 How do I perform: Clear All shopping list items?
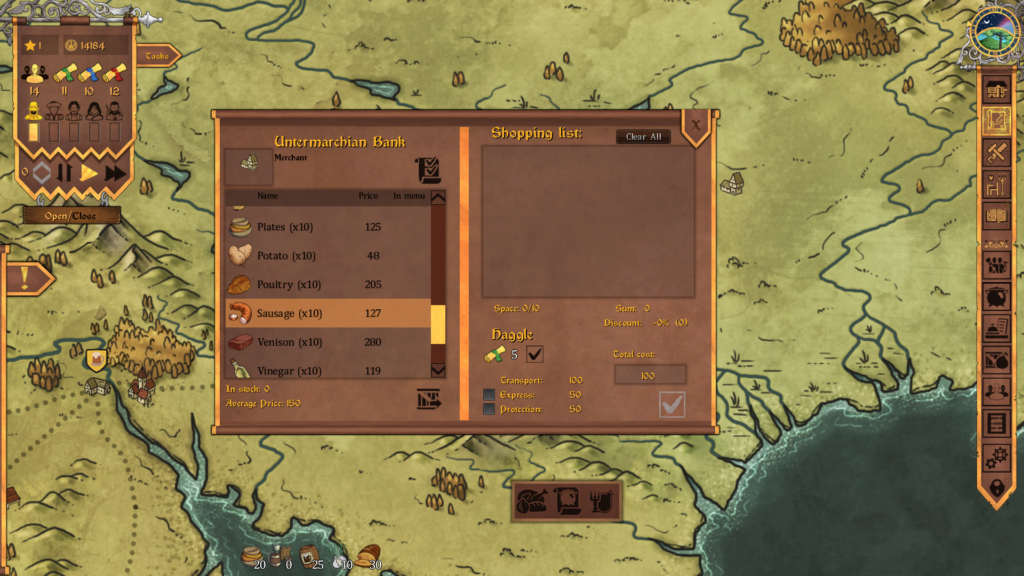643,137
